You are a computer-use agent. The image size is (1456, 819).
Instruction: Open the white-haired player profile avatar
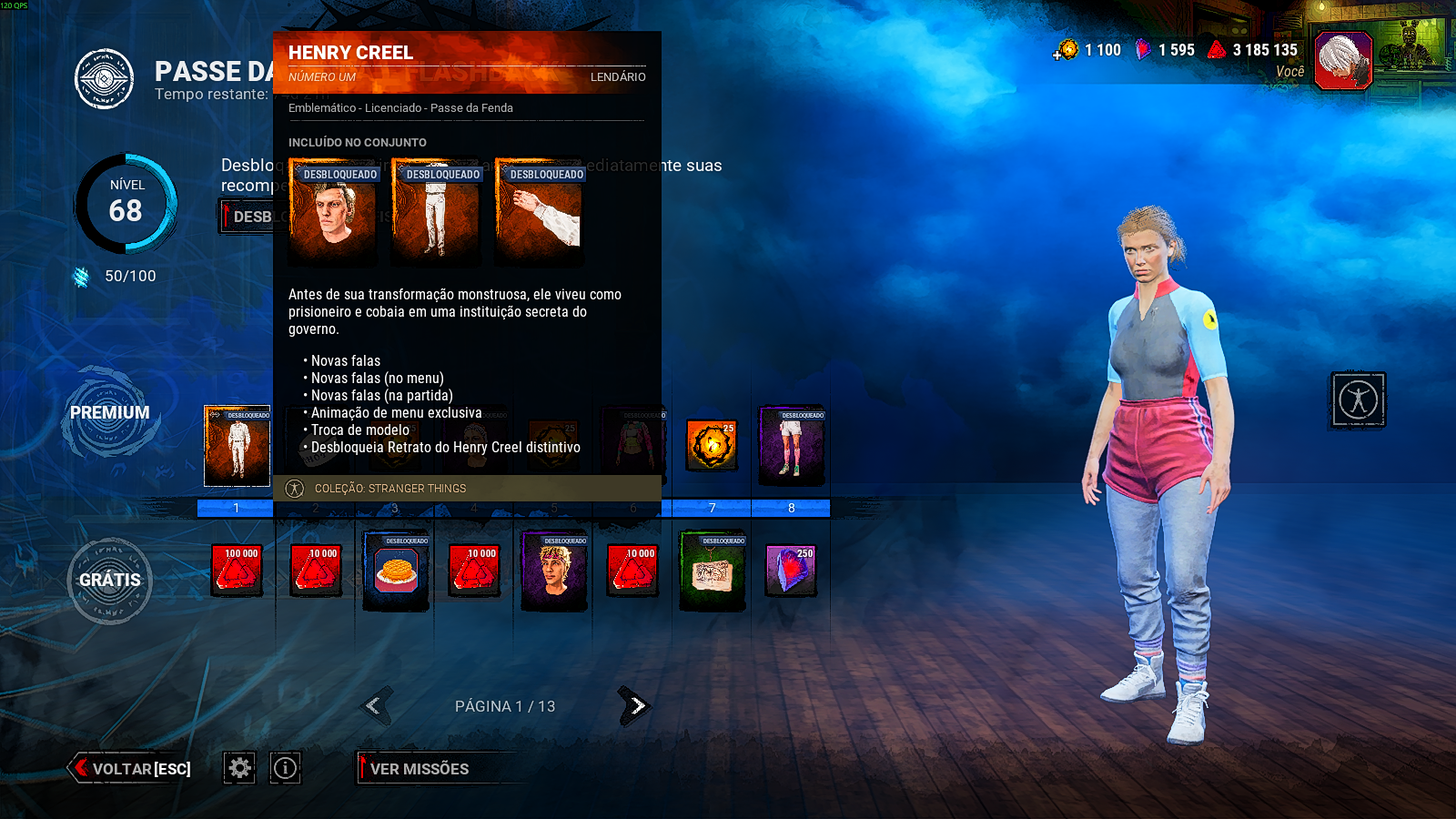pyautogui.click(x=1343, y=60)
